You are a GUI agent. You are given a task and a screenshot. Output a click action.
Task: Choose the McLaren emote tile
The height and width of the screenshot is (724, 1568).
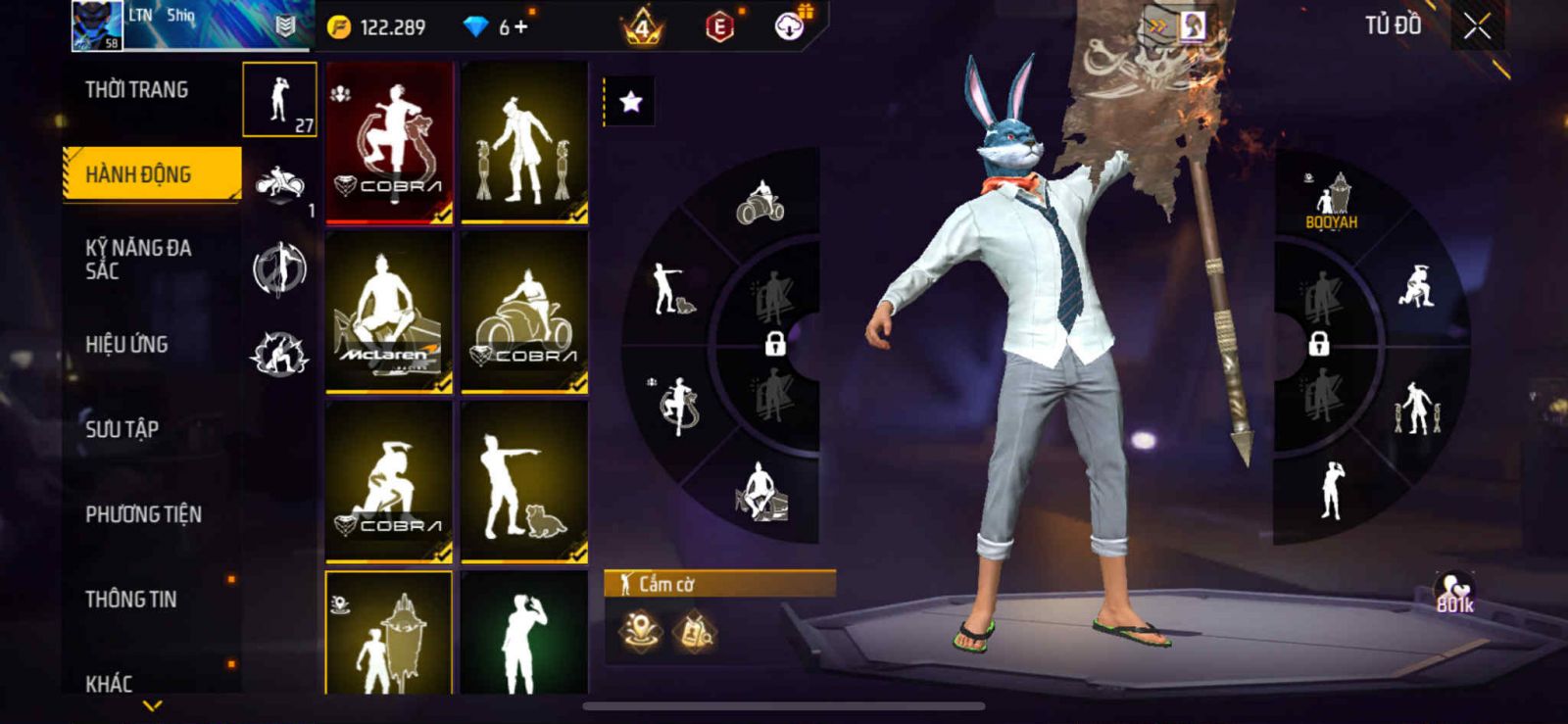[389, 312]
